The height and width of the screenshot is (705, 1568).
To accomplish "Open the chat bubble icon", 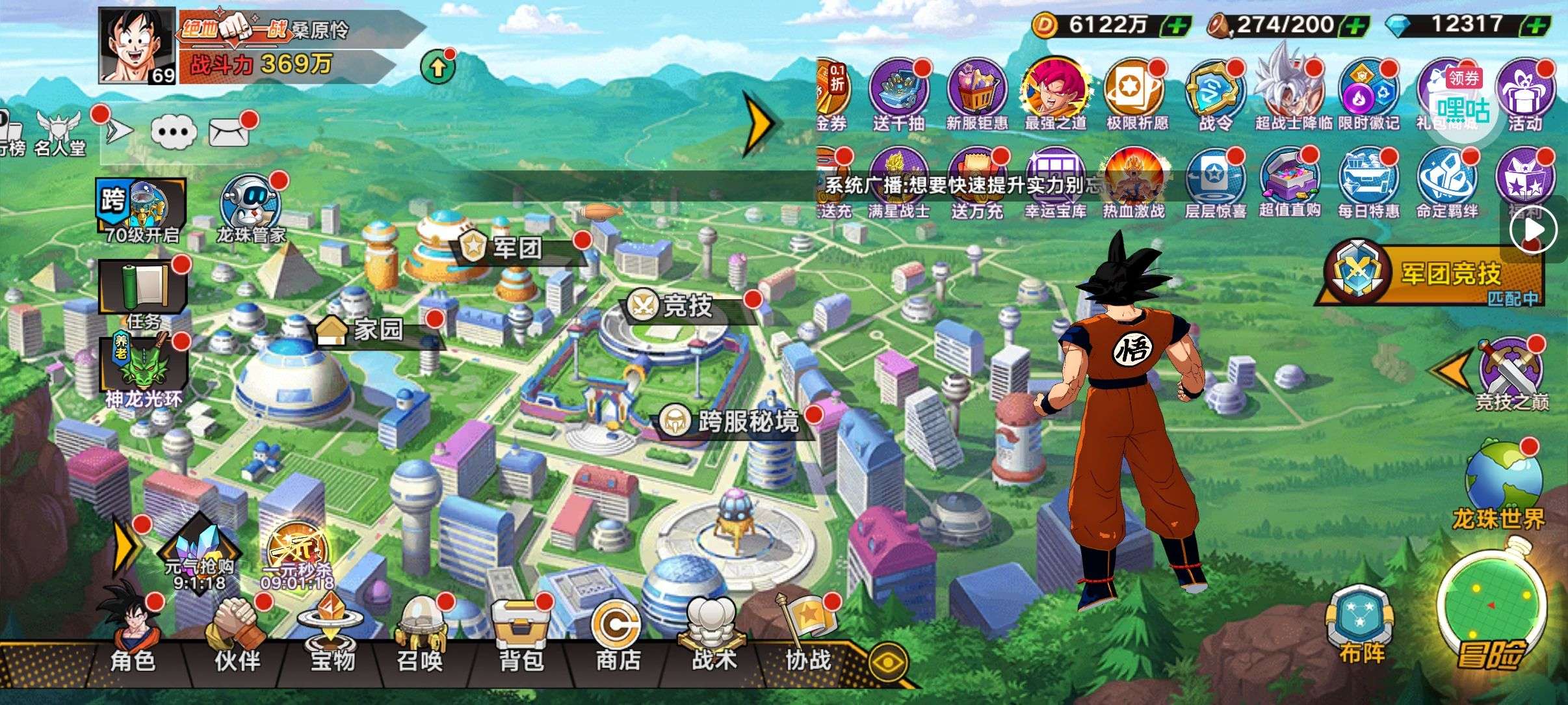I will coord(174,132).
